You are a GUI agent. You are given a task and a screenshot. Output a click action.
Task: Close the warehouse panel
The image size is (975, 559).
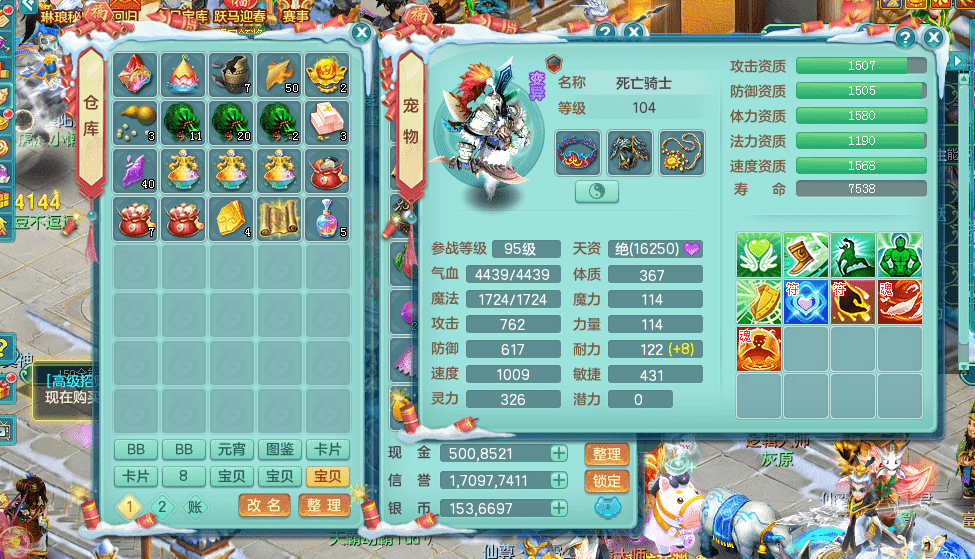pos(361,33)
